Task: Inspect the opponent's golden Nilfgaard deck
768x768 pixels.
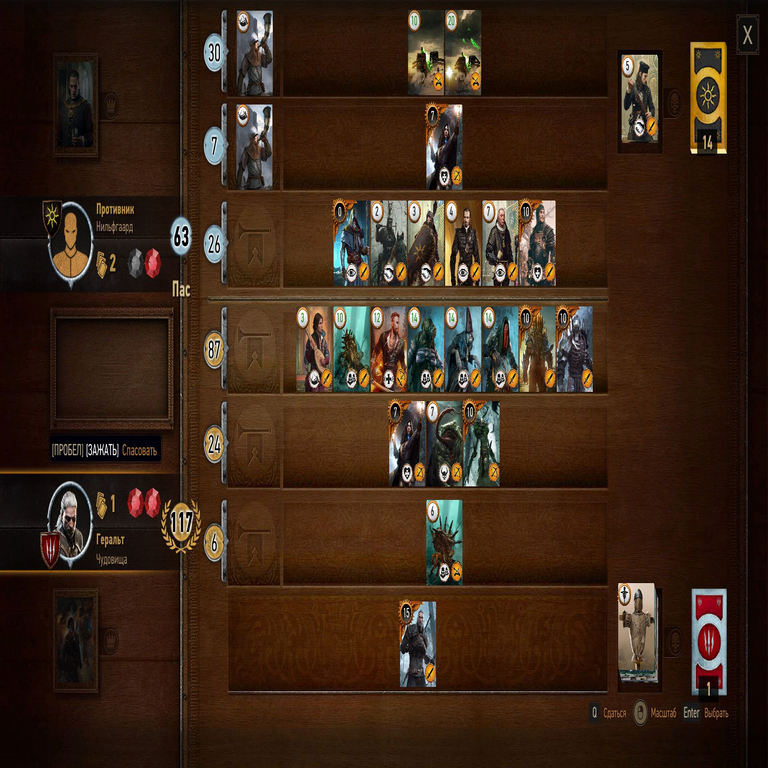Action: click(x=708, y=97)
